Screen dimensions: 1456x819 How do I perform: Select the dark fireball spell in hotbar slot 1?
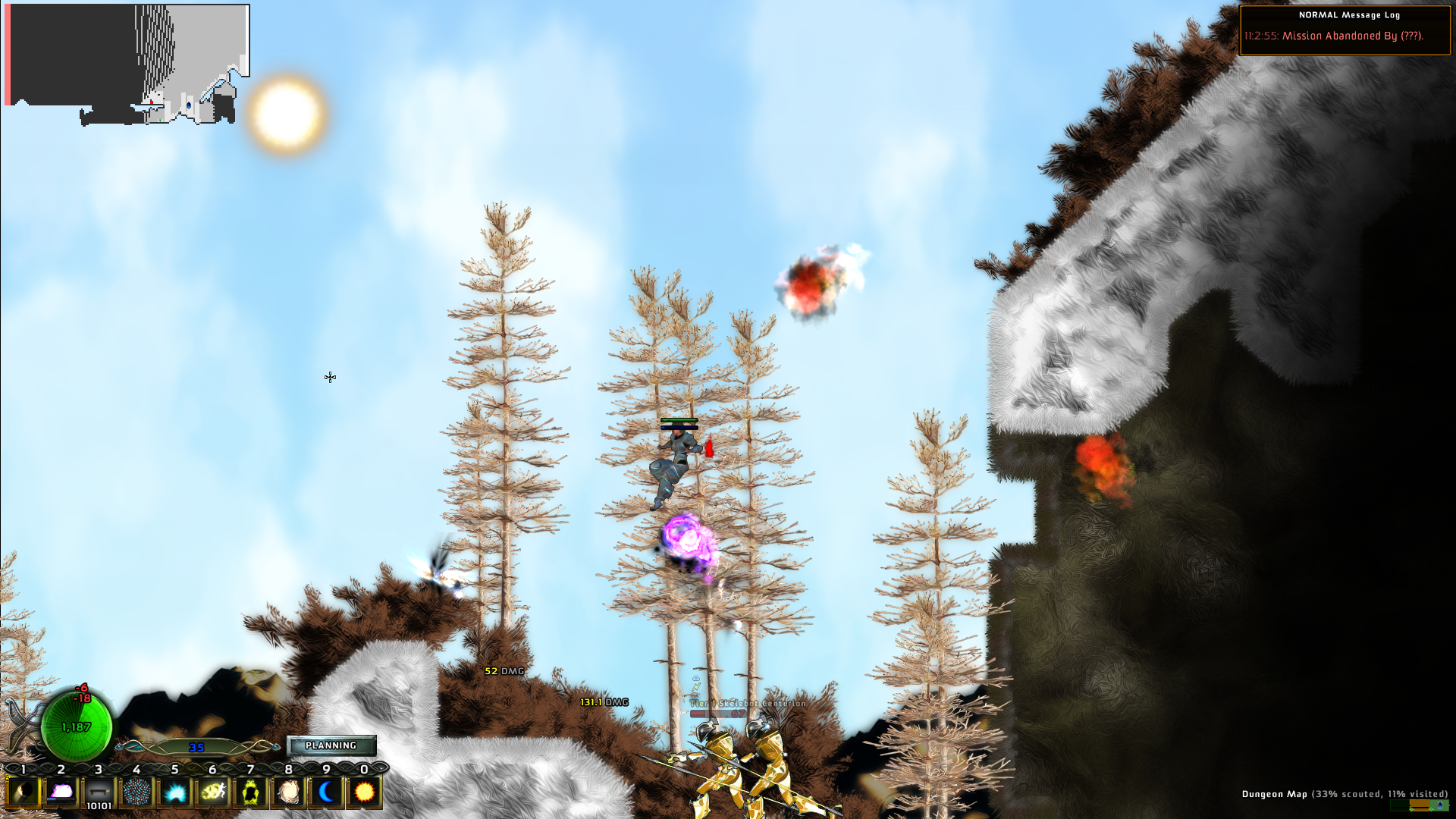[24, 792]
